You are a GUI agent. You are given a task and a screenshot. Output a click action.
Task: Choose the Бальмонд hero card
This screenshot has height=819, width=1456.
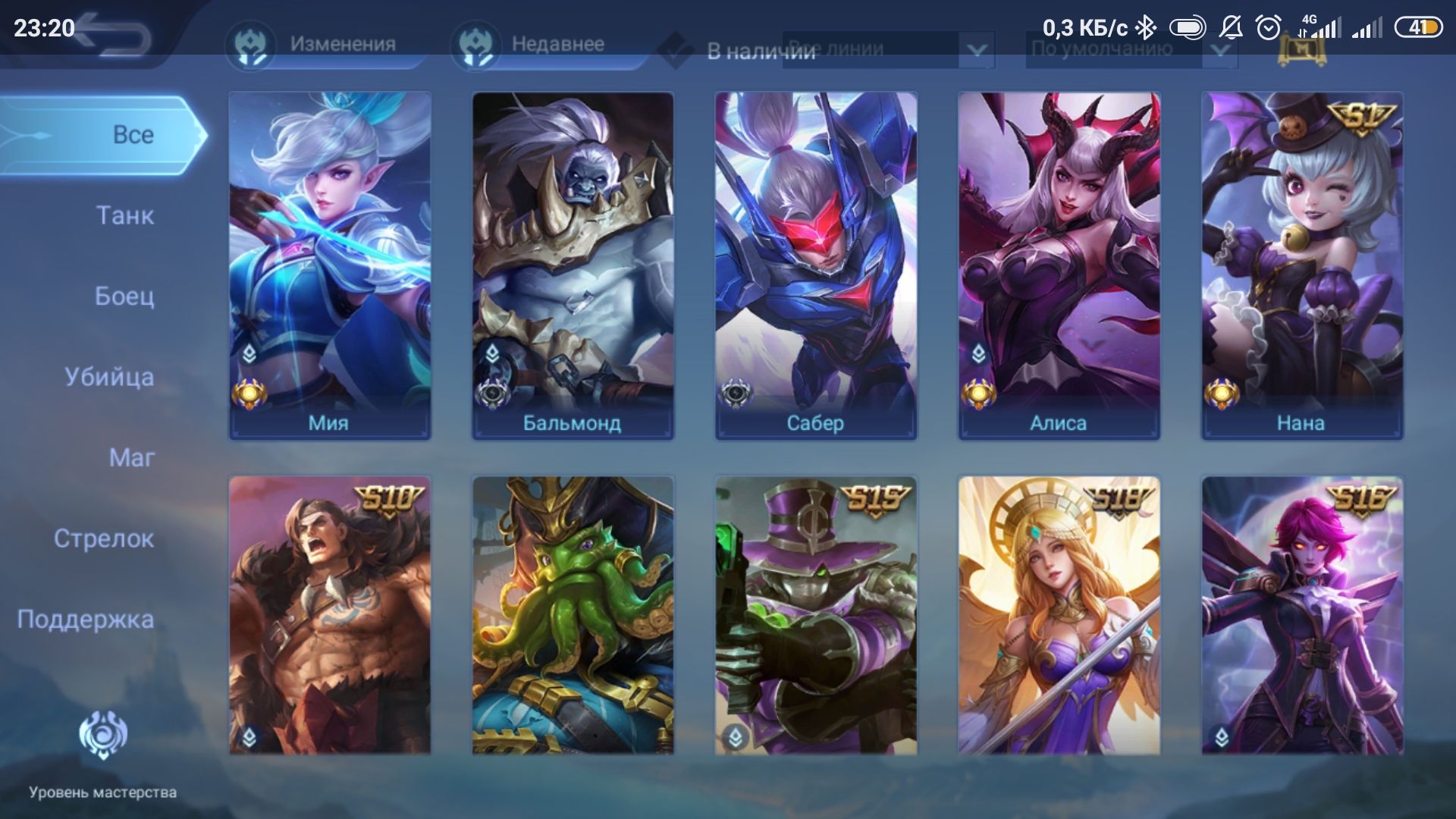tap(573, 265)
